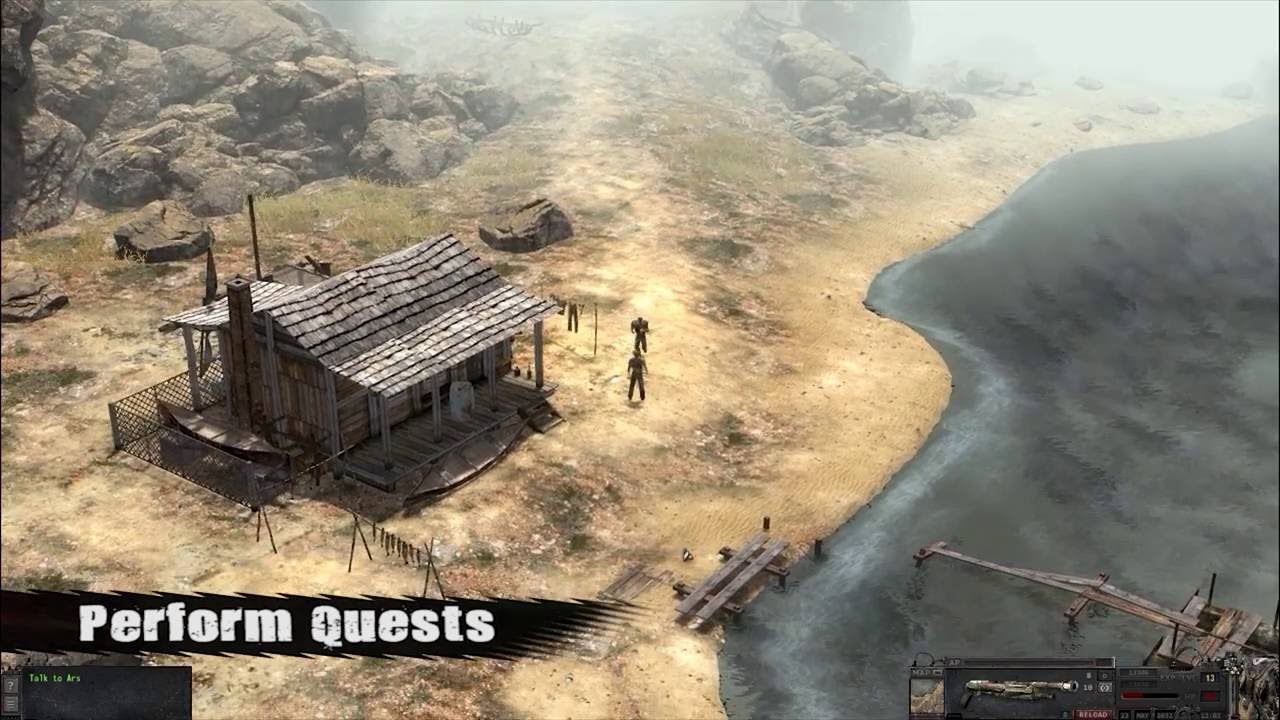Screen dimensions: 1280x720
Task: Click the fire-mode arrows icon beside the ammo count
Action: click(x=1105, y=688)
